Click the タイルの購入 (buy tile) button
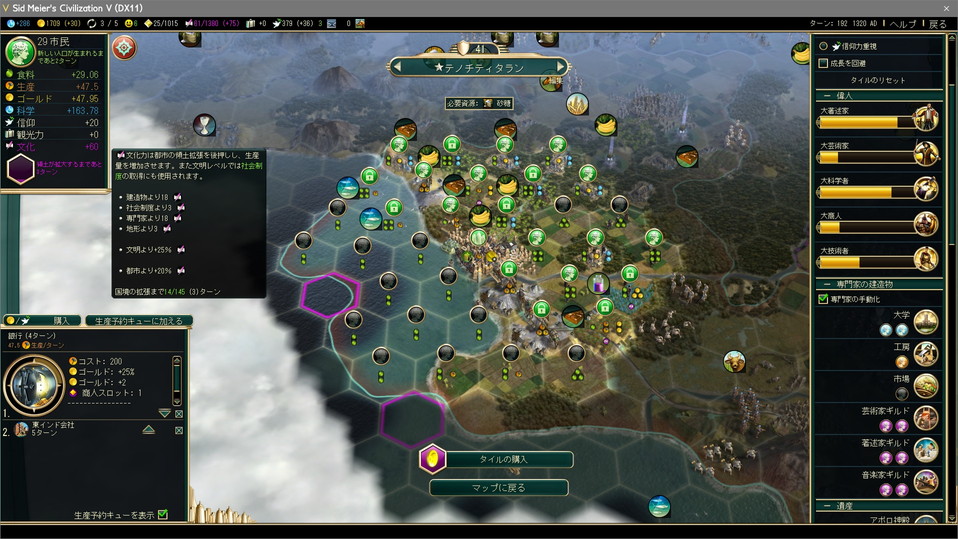 click(497, 459)
